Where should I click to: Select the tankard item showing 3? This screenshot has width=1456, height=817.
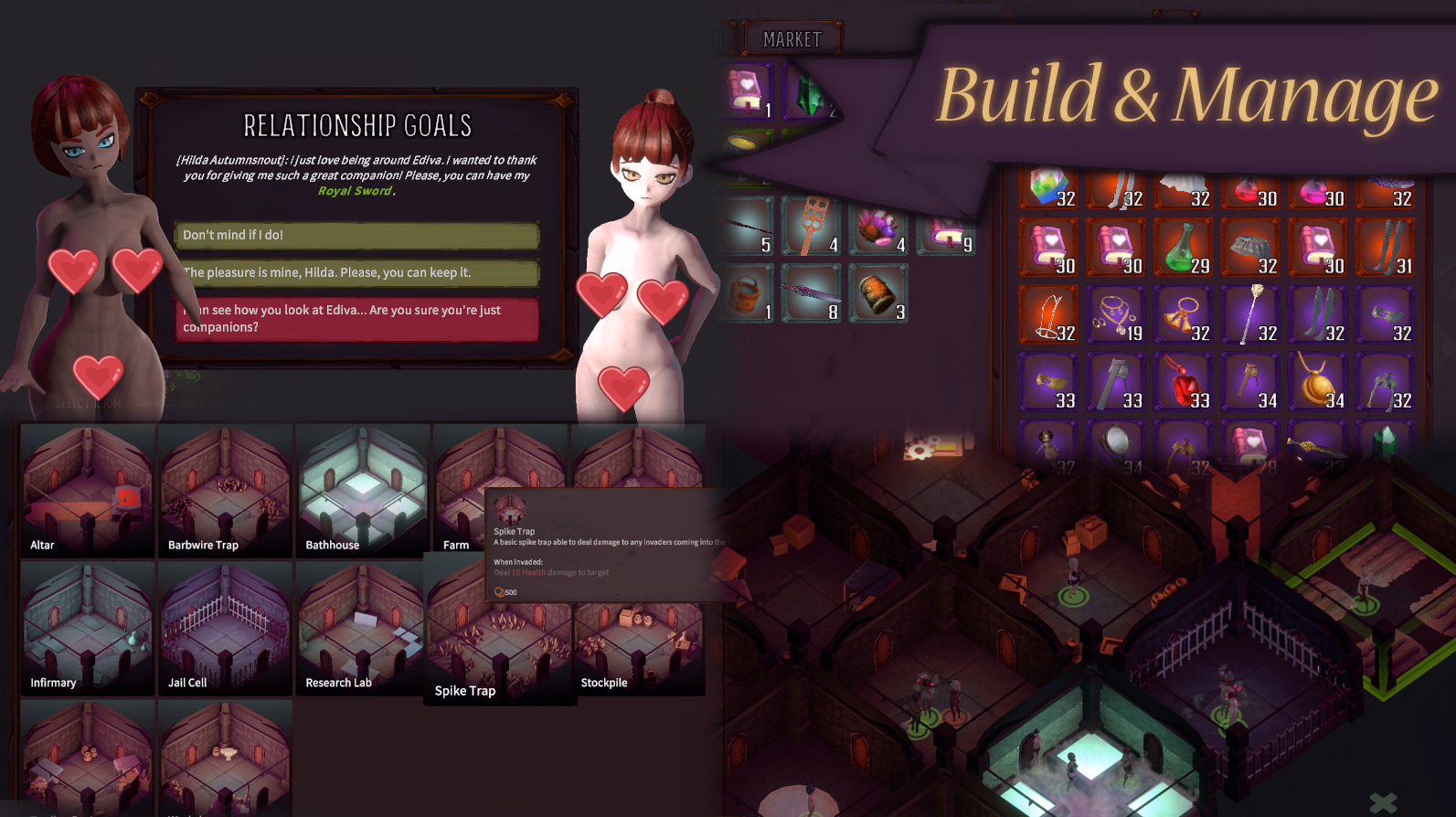(x=878, y=292)
